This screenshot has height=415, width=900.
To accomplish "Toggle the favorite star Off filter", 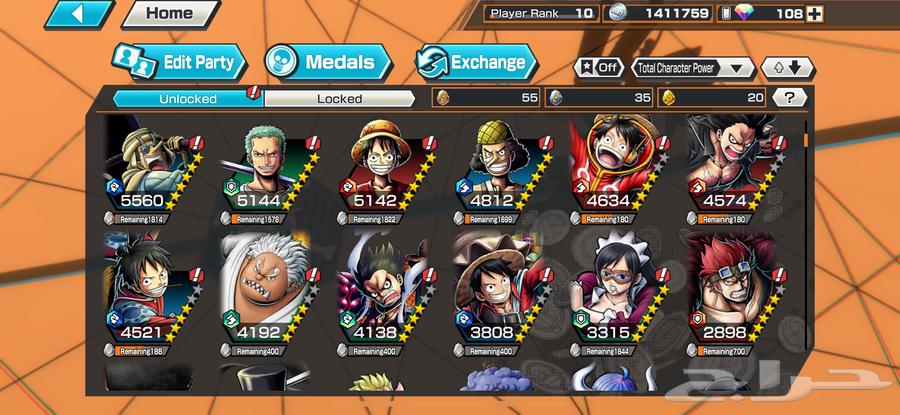I will click(596, 68).
